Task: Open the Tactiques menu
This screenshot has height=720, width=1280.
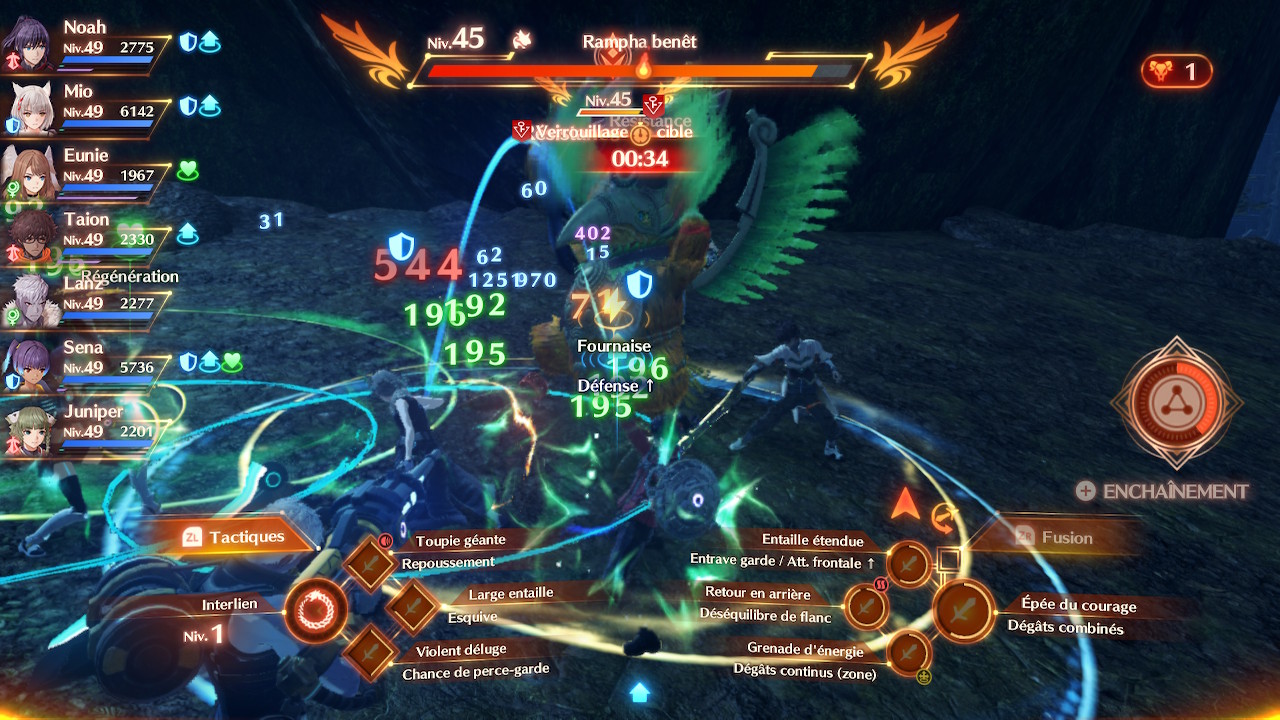Action: (x=237, y=537)
